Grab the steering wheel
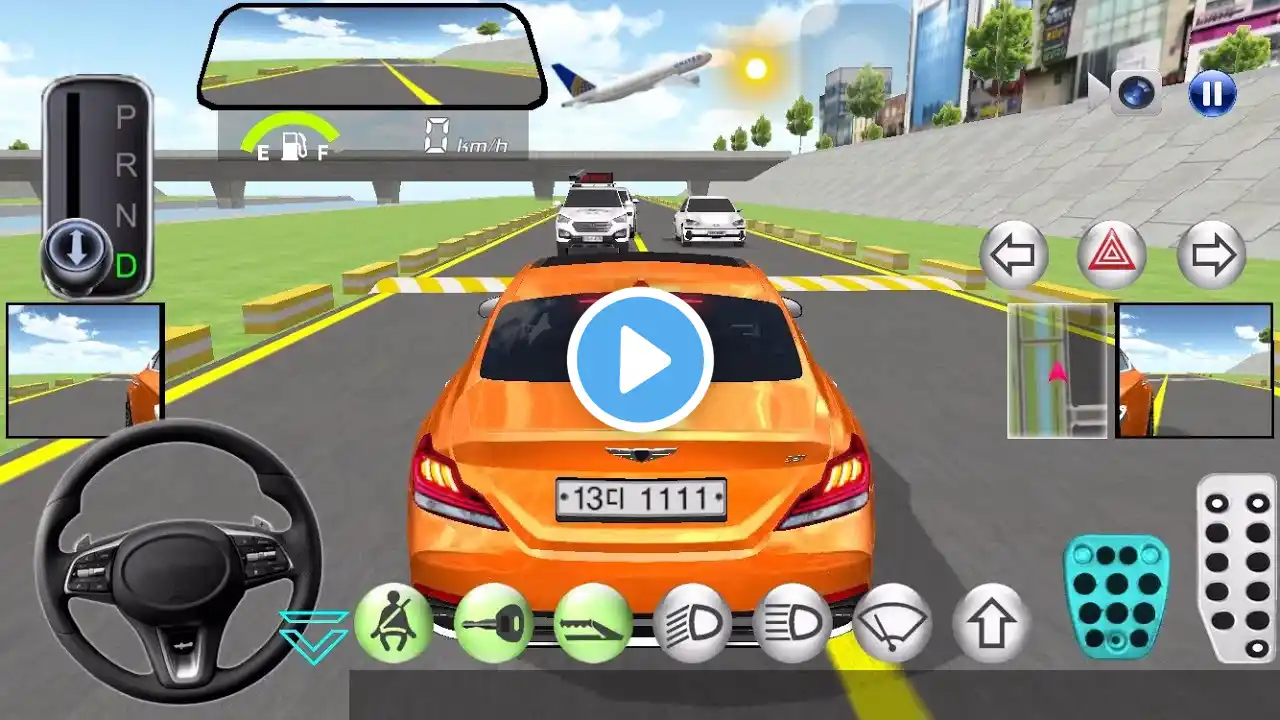 coord(178,561)
